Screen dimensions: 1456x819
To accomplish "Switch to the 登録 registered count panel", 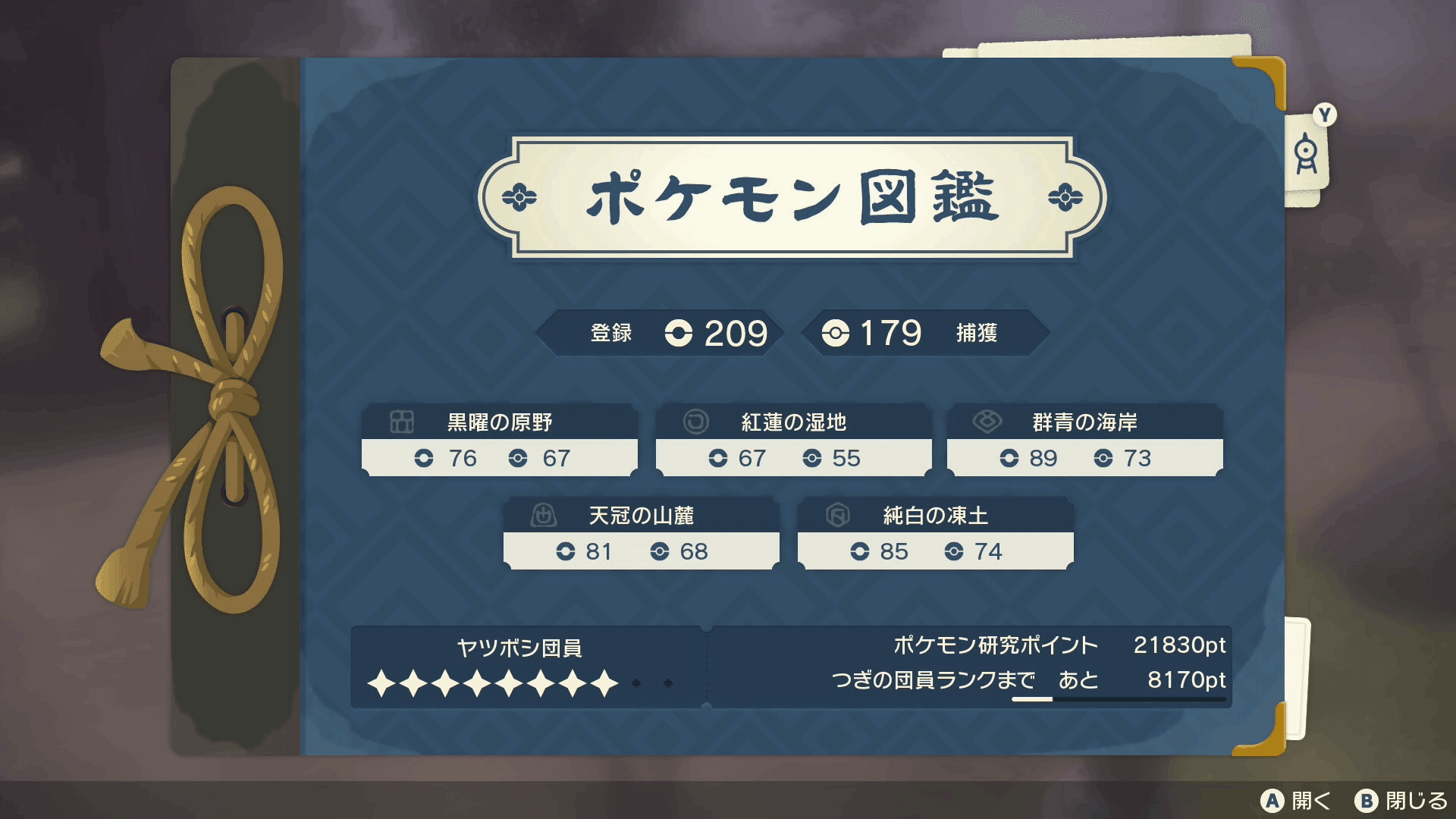I will coord(611,332).
